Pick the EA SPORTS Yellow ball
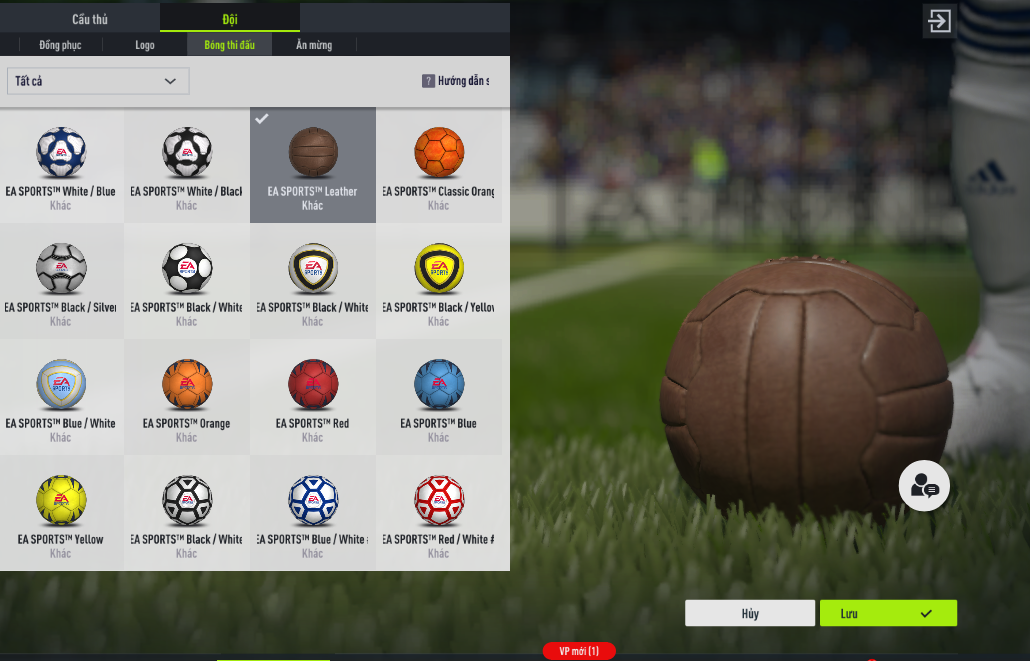Image resolution: width=1030 pixels, height=661 pixels. pos(61,513)
